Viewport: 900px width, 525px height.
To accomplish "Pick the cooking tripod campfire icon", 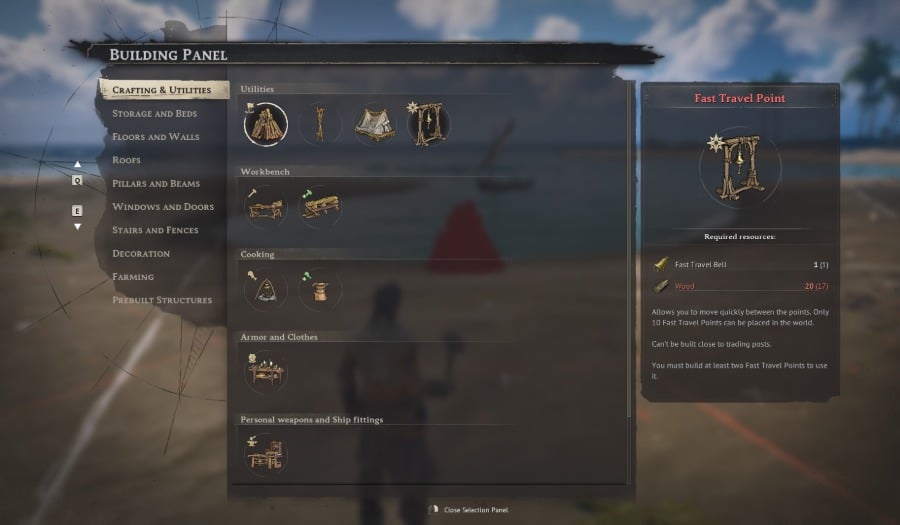I will 265,290.
